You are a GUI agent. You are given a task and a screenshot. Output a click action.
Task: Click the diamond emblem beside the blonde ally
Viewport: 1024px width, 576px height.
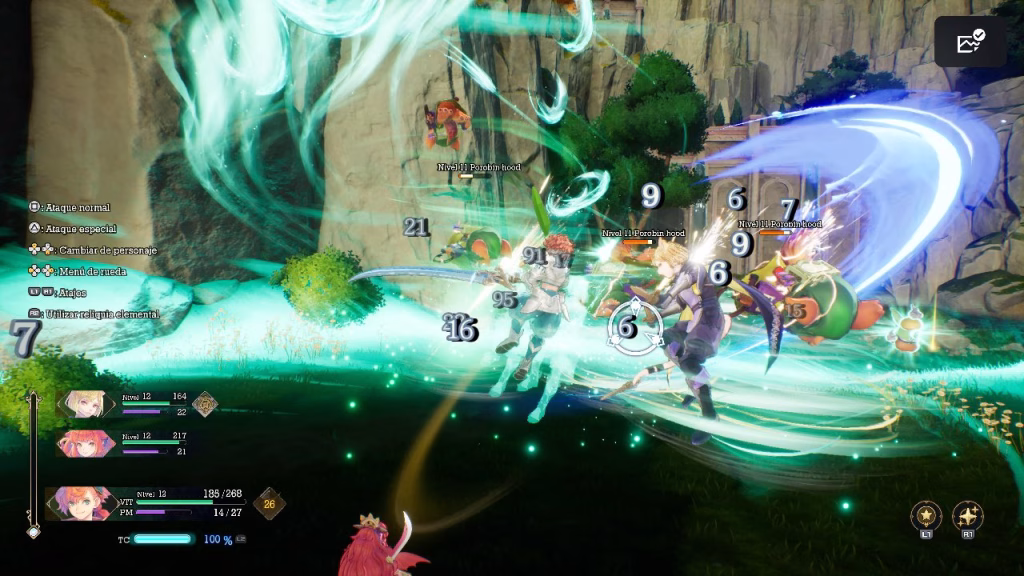(205, 403)
